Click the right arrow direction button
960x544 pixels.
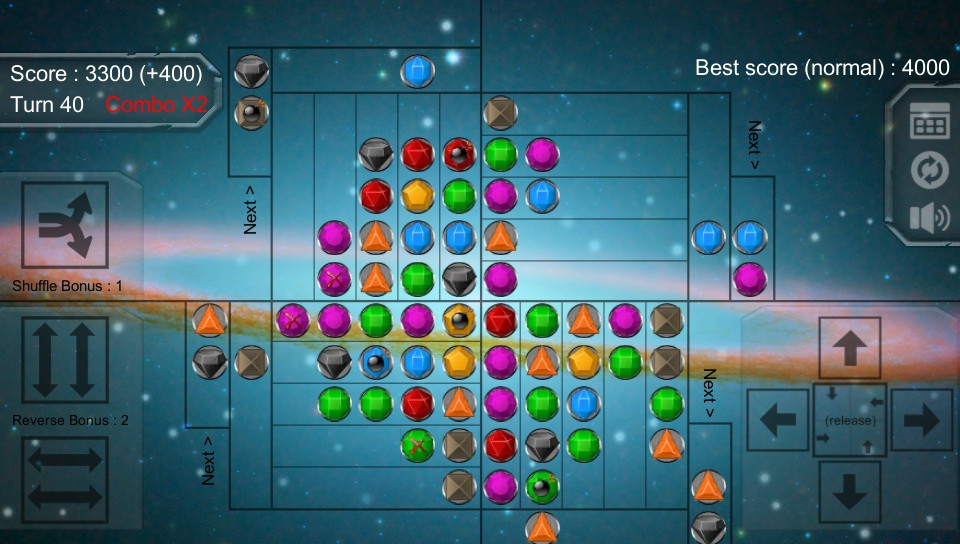[x=921, y=420]
